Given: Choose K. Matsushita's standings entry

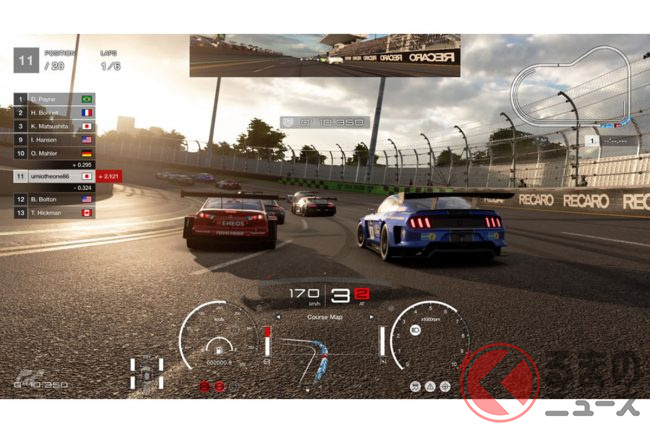Looking at the screenshot, I should coord(52,126).
